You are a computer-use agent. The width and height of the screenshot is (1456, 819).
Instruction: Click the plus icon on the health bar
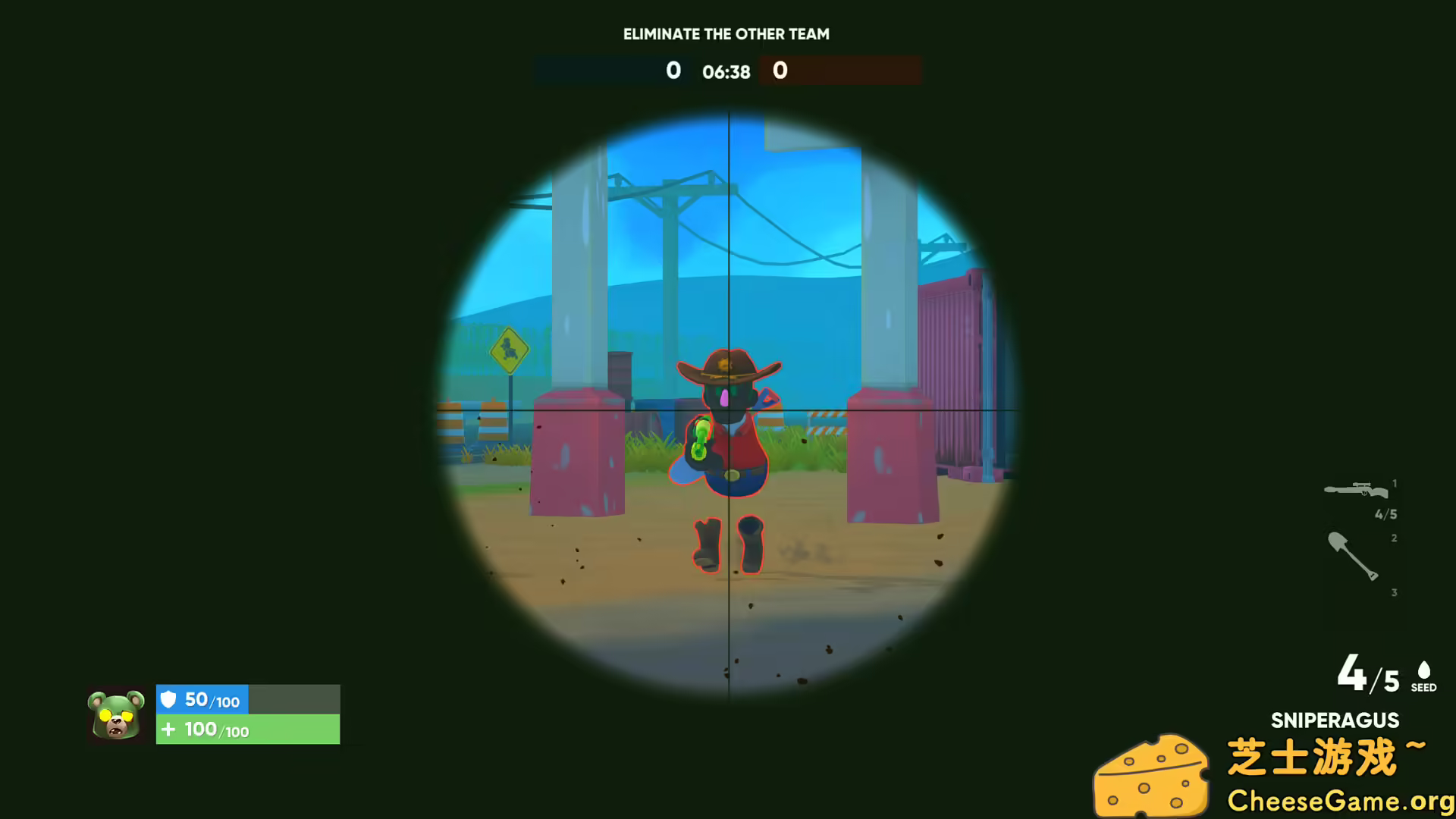coord(170,730)
